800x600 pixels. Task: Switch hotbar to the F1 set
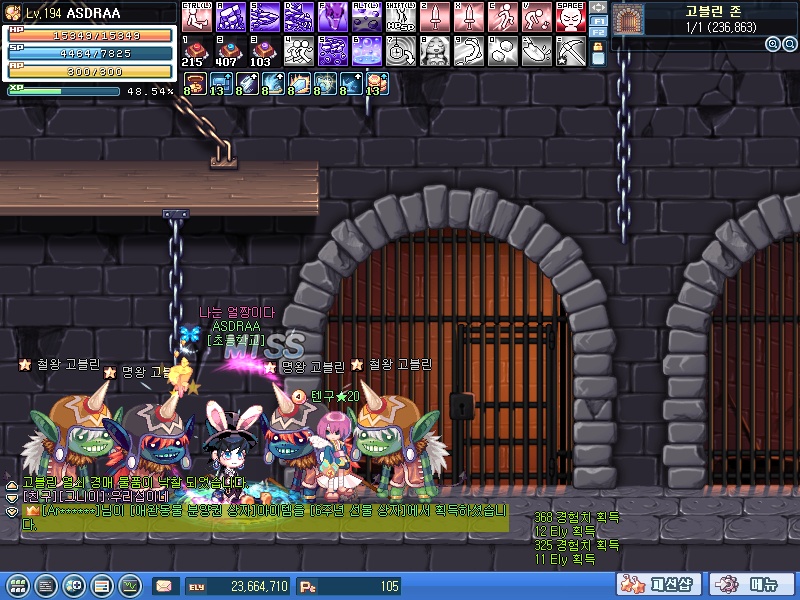(x=598, y=20)
